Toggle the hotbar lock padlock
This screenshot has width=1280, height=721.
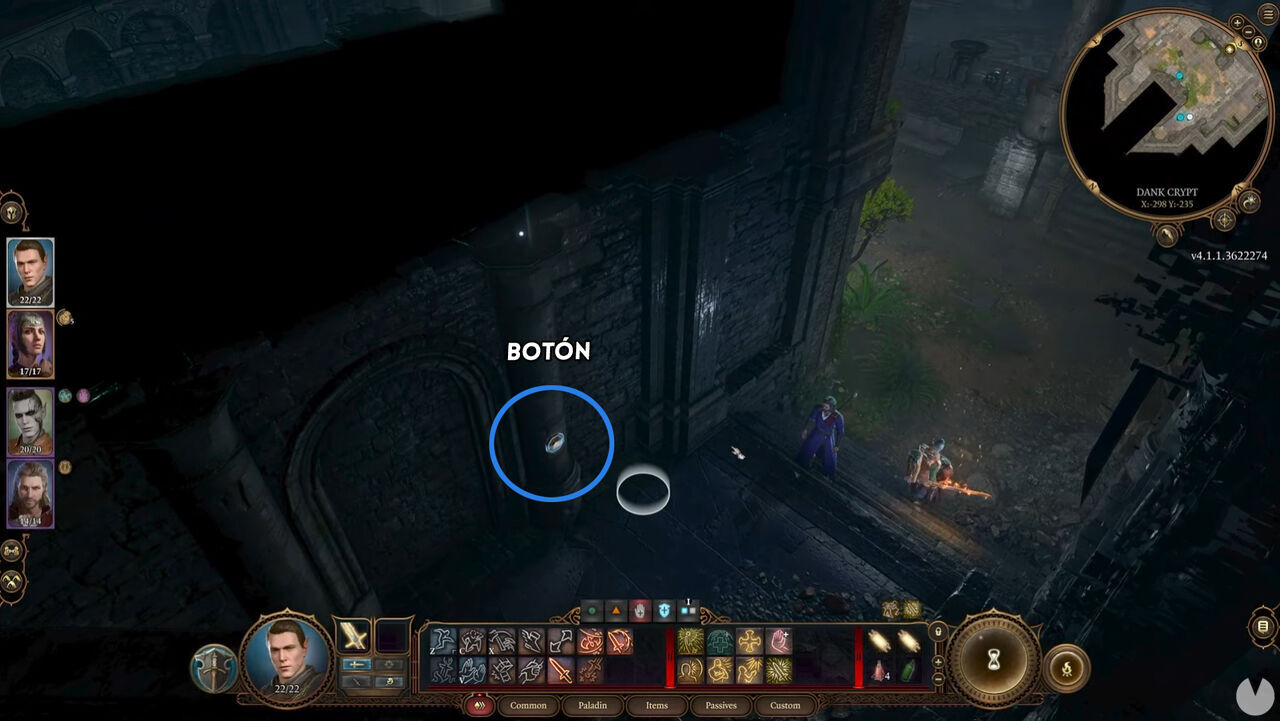click(x=938, y=632)
